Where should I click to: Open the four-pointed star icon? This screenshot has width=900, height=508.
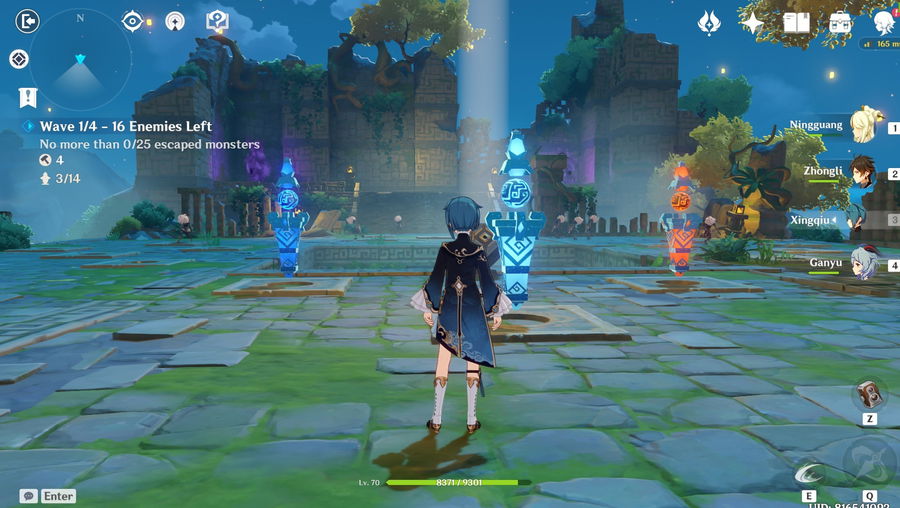pos(752,22)
